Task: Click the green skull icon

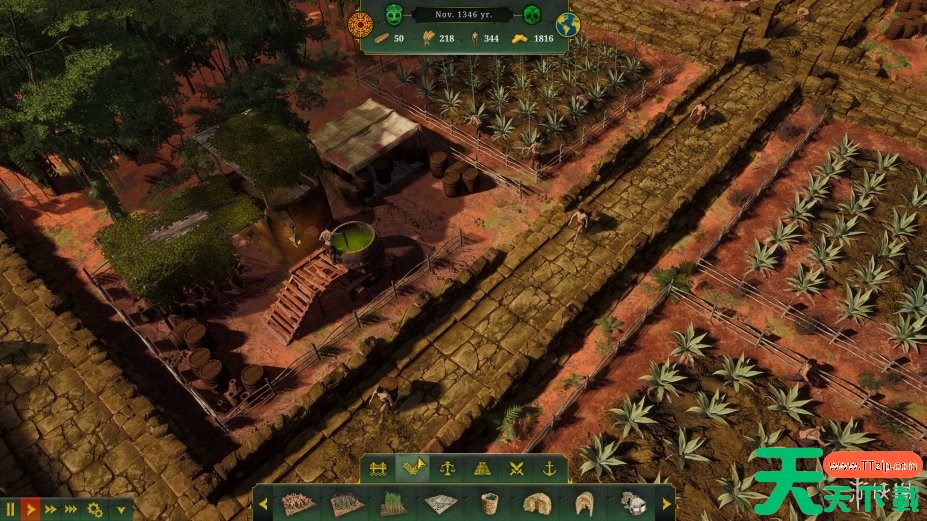Action: click(532, 14)
